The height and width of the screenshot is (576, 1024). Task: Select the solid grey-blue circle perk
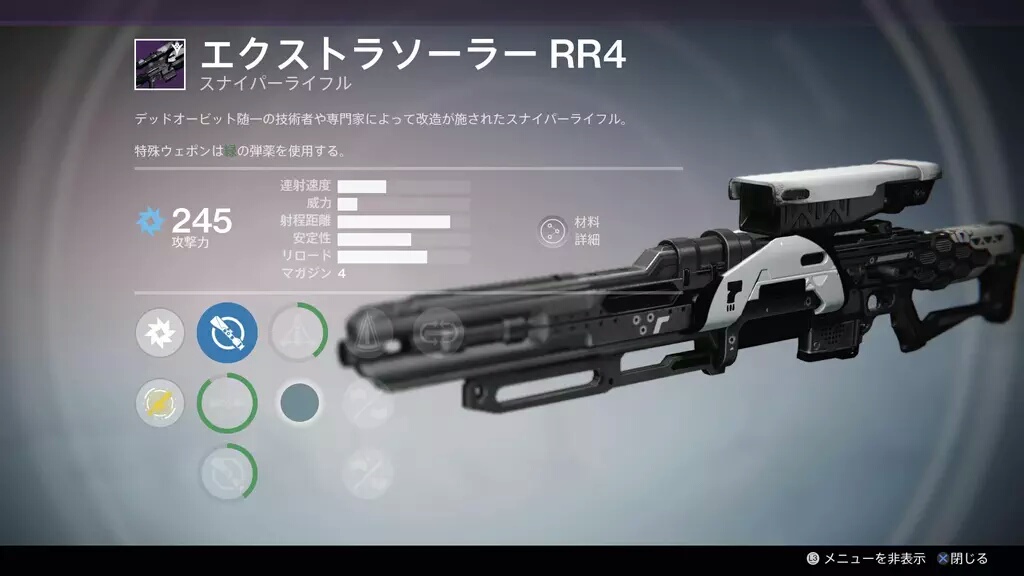click(298, 402)
